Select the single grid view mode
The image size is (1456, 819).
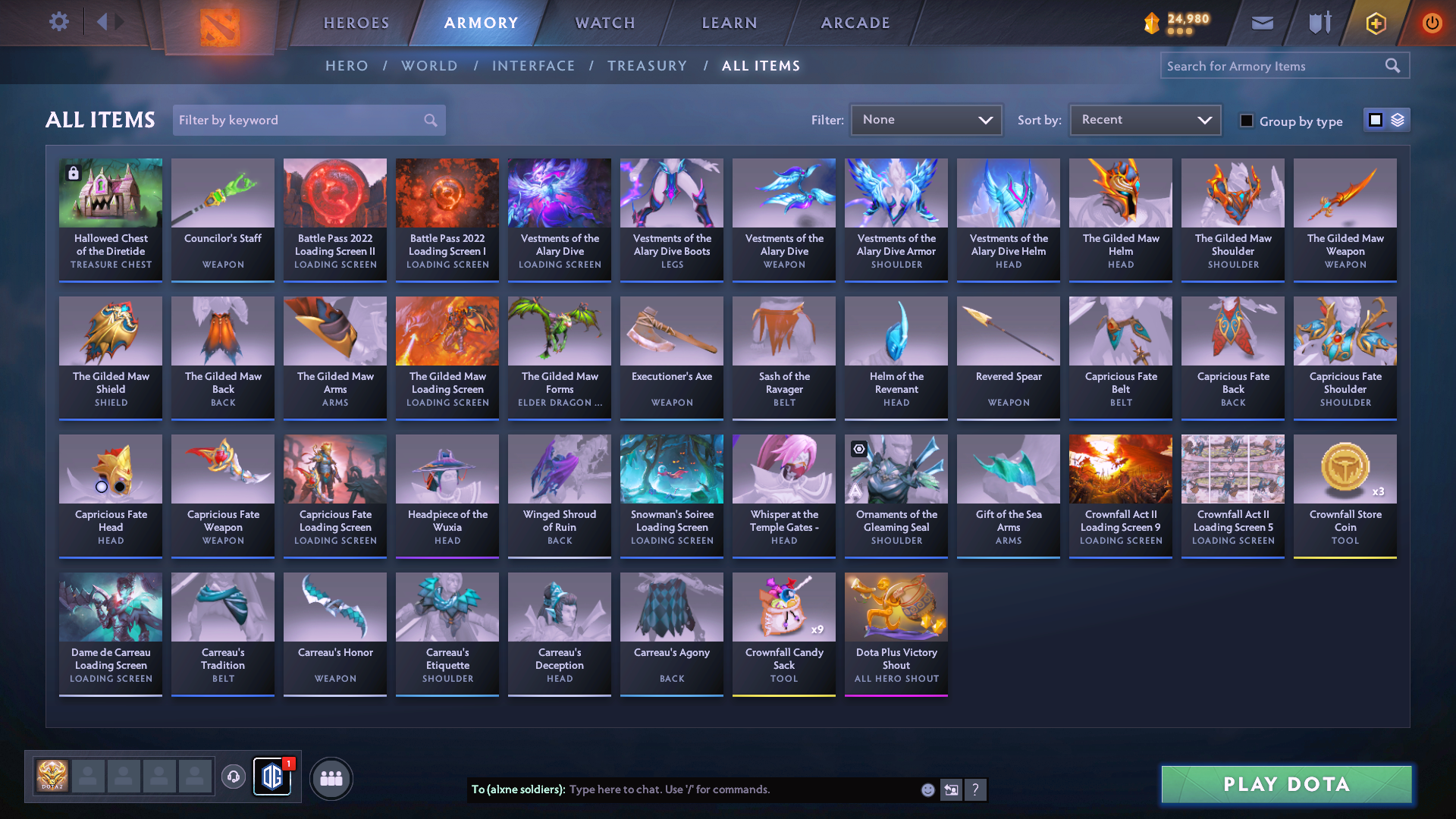tap(1375, 120)
